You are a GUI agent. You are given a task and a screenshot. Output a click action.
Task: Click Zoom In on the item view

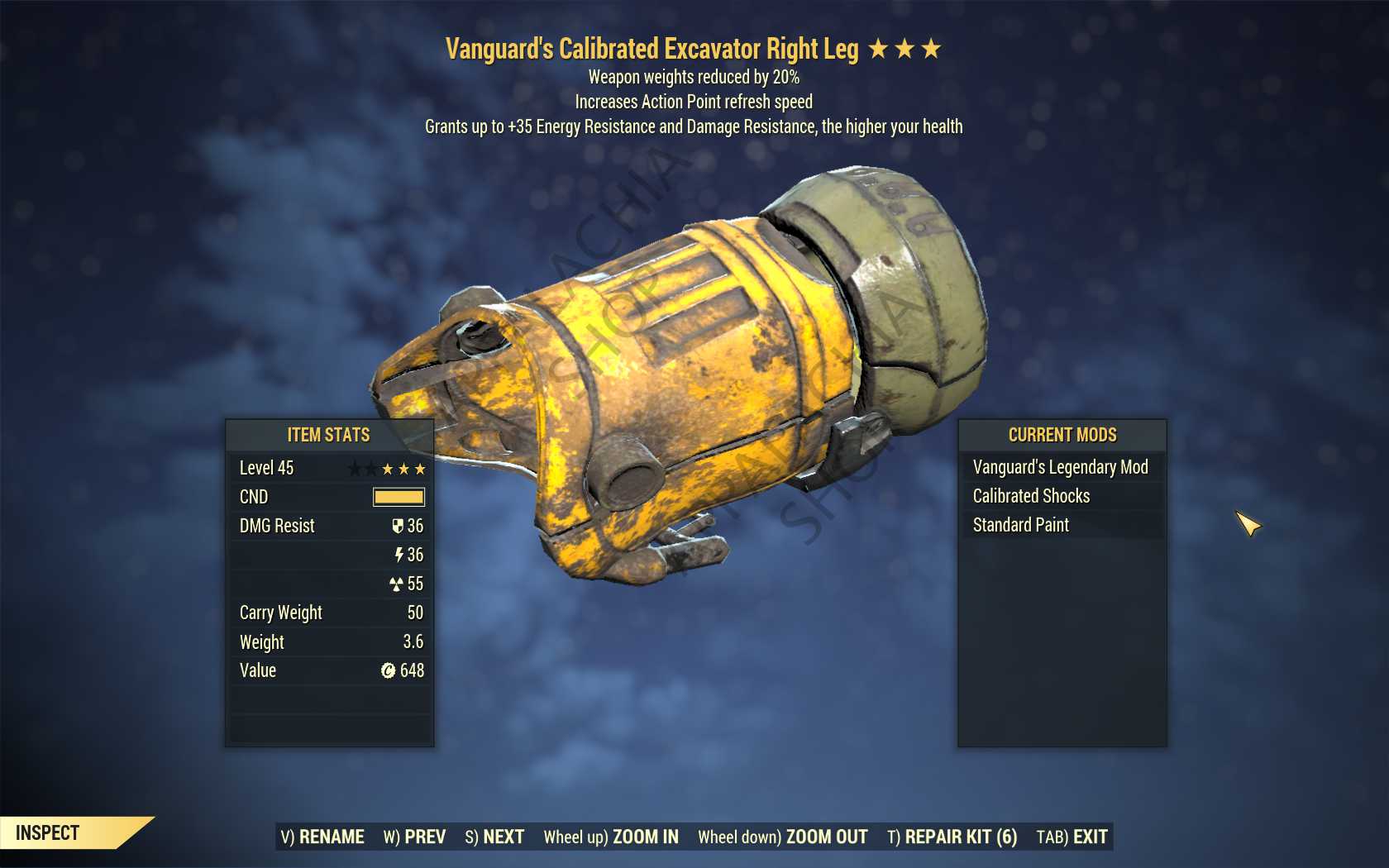point(611,837)
